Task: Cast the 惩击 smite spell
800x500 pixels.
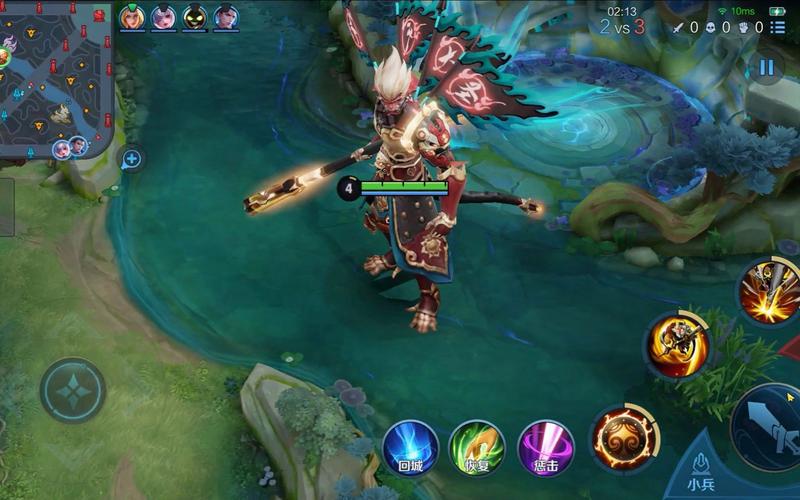Action: point(546,447)
